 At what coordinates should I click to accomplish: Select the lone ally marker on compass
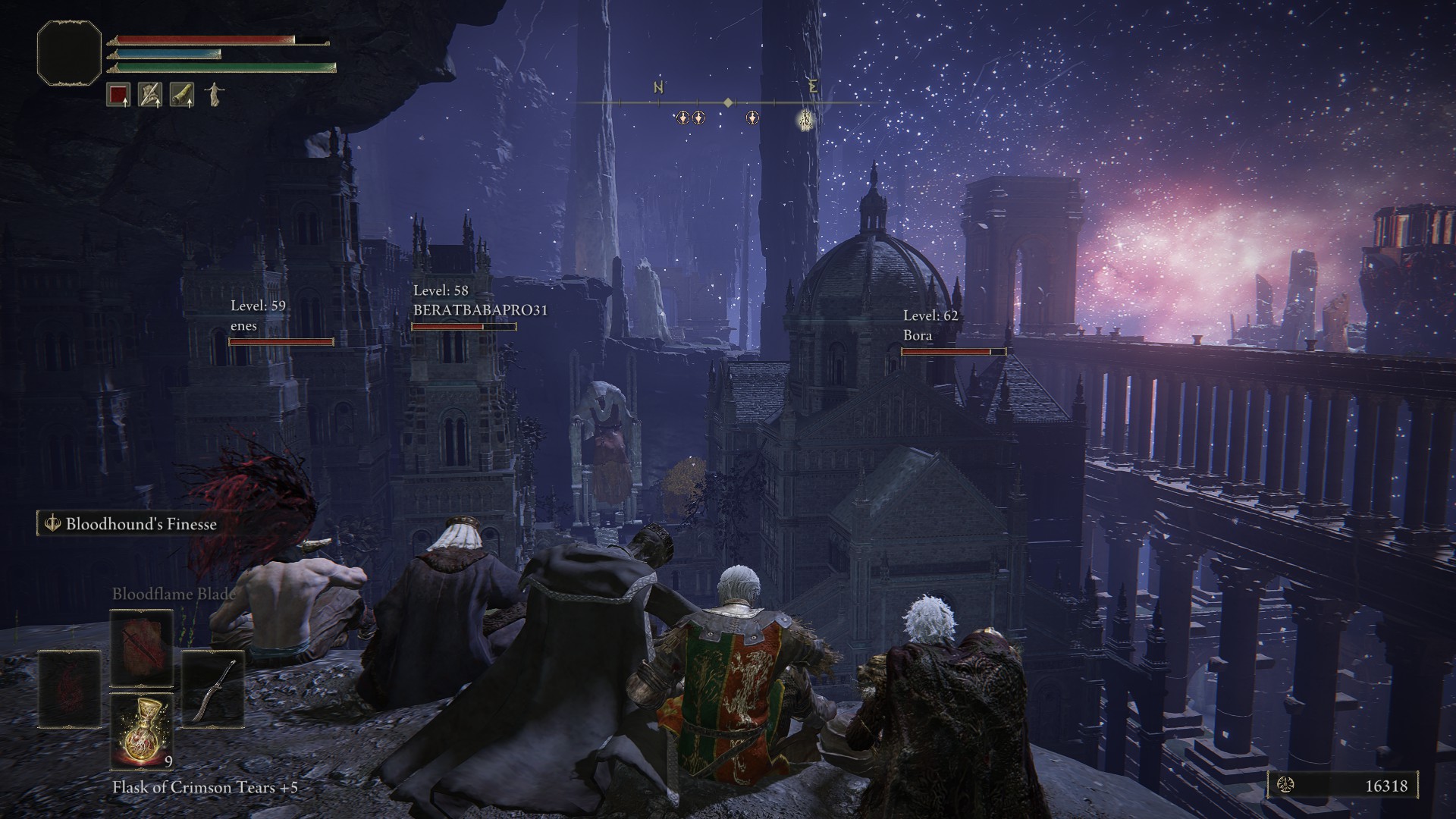pyautogui.click(x=752, y=118)
